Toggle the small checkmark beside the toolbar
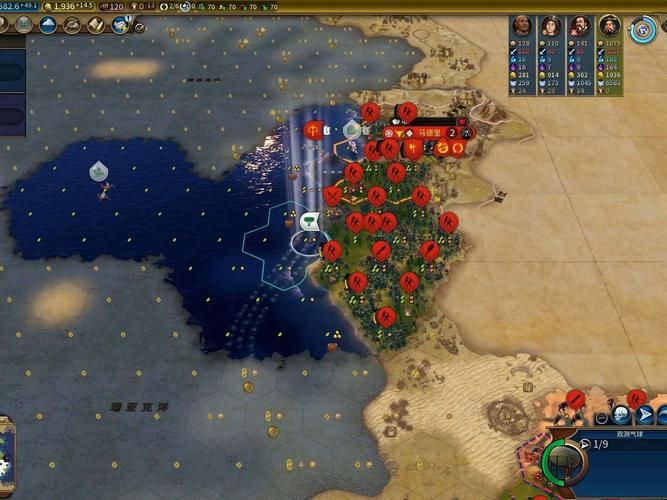Image resolution: width=667 pixels, height=500 pixels. [x=140, y=27]
